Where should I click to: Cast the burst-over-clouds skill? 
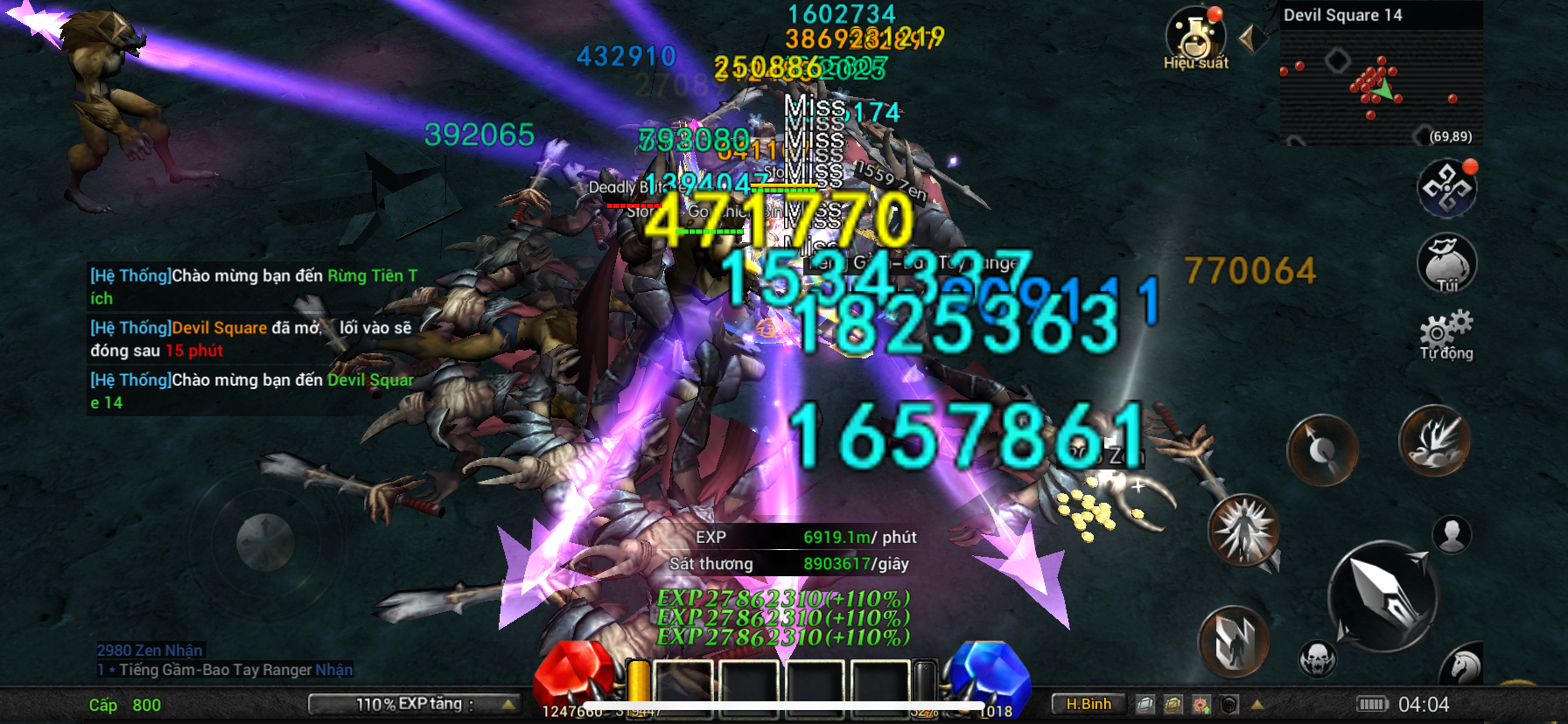(x=1434, y=442)
